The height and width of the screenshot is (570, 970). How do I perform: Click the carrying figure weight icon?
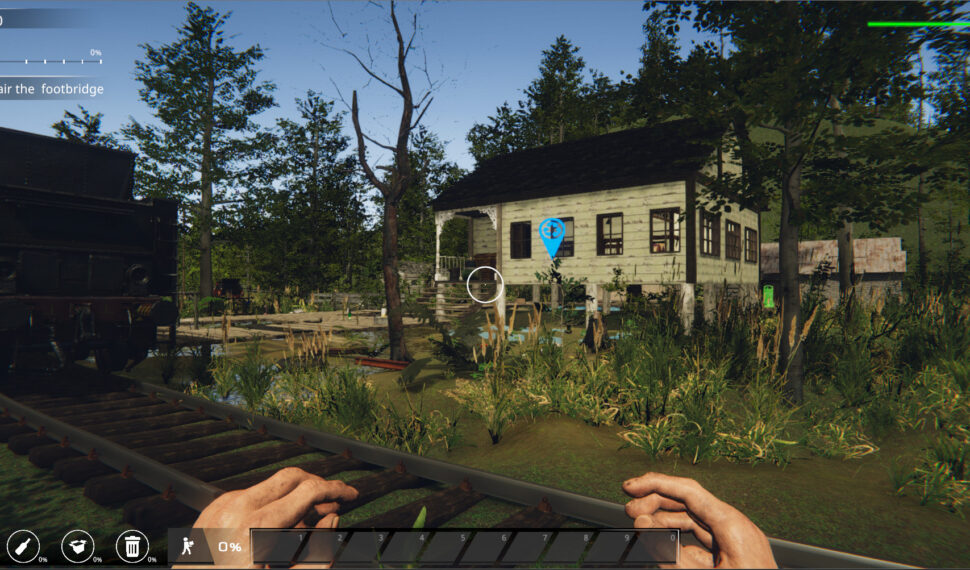coord(186,546)
